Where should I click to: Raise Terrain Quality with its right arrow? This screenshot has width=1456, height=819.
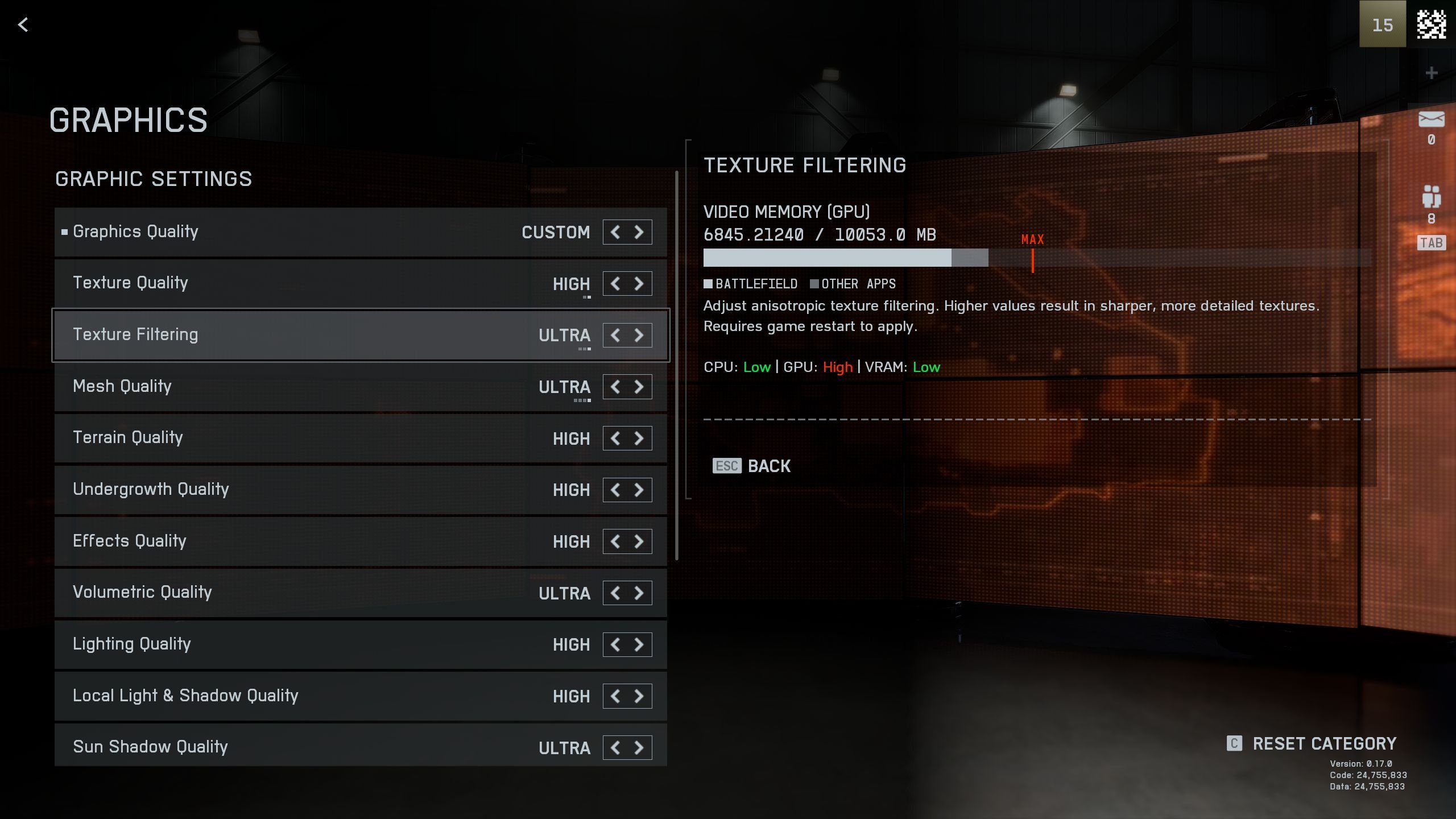(x=639, y=439)
